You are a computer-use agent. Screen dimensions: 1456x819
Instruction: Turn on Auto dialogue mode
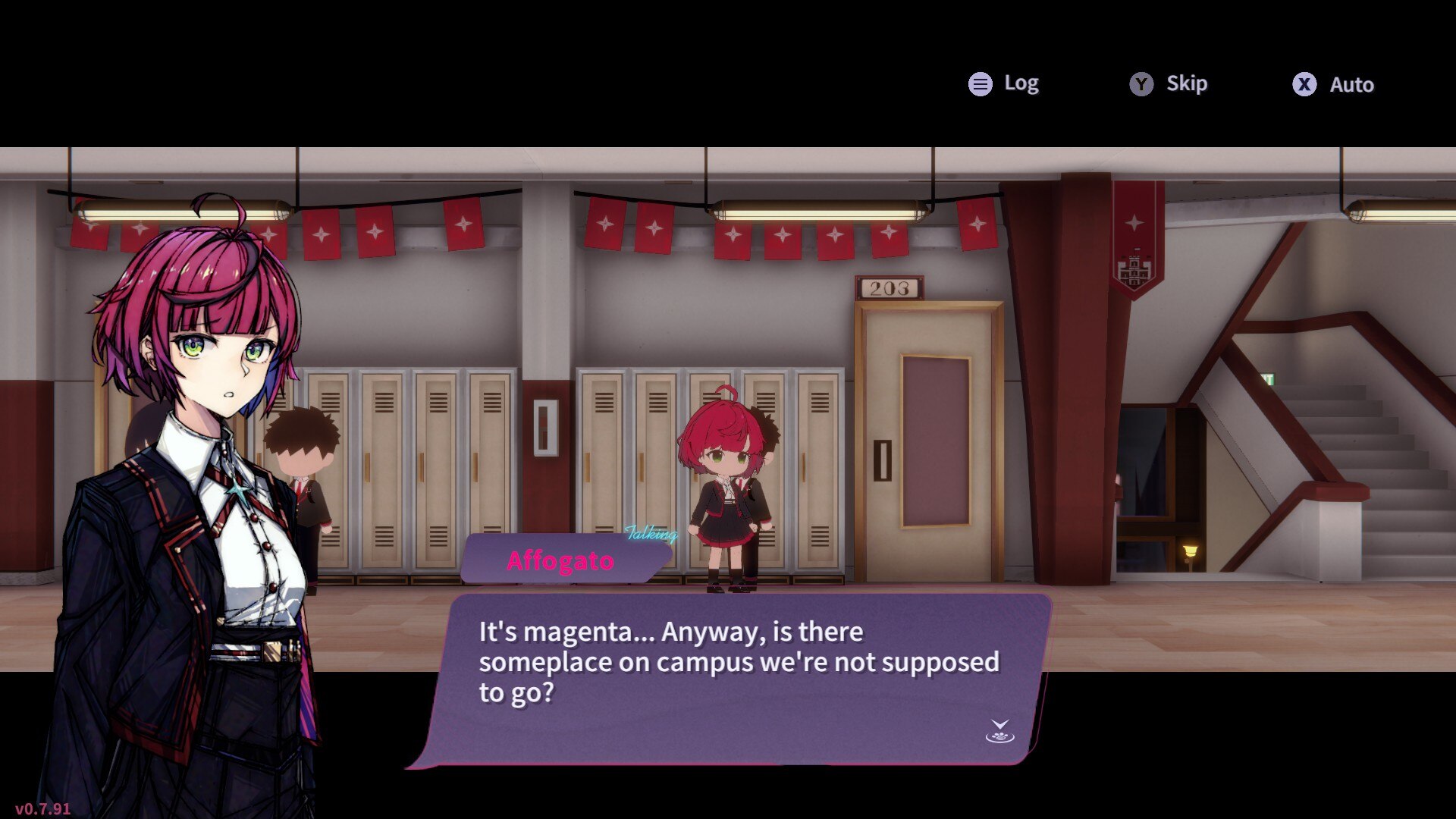coord(1333,84)
